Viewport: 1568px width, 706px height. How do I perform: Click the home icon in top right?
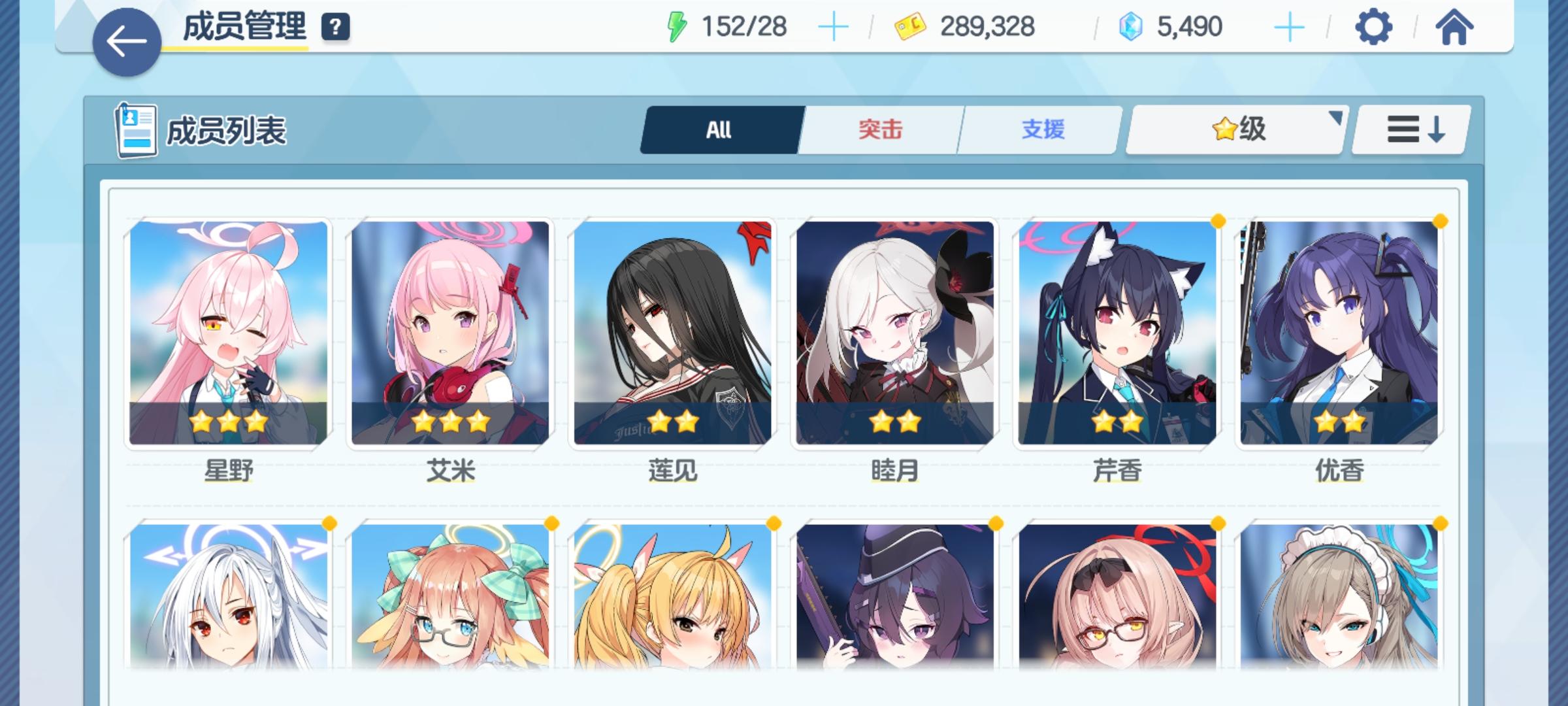[x=1456, y=27]
